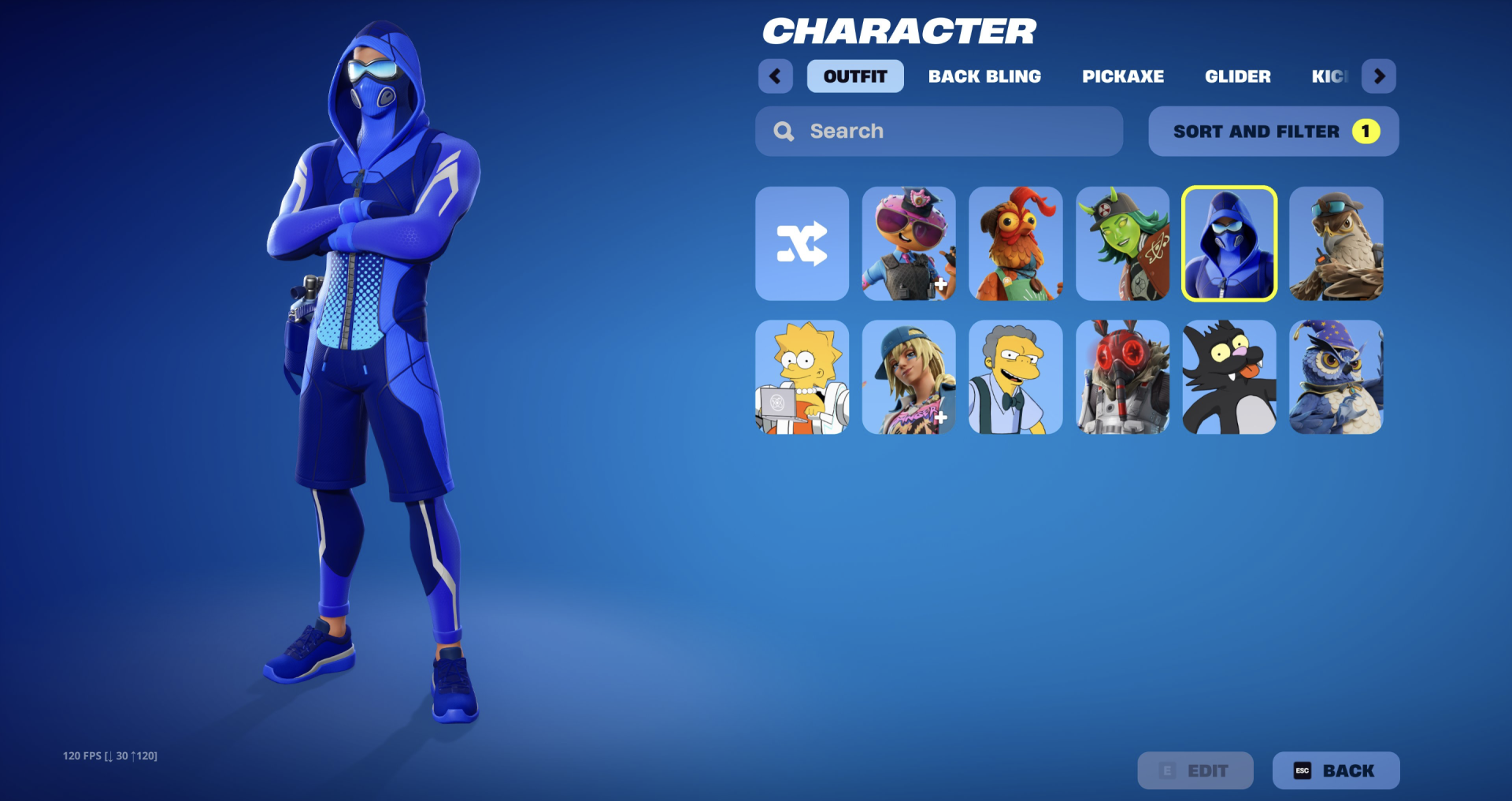
Task: Switch to the Back Bling tab
Action: (x=984, y=76)
